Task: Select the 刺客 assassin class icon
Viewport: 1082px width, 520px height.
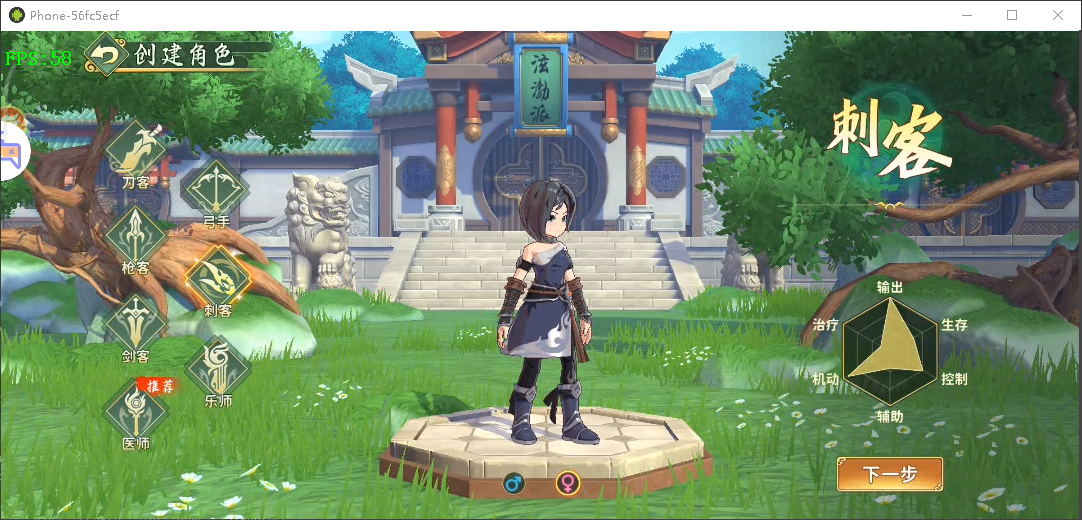Action: [x=217, y=277]
